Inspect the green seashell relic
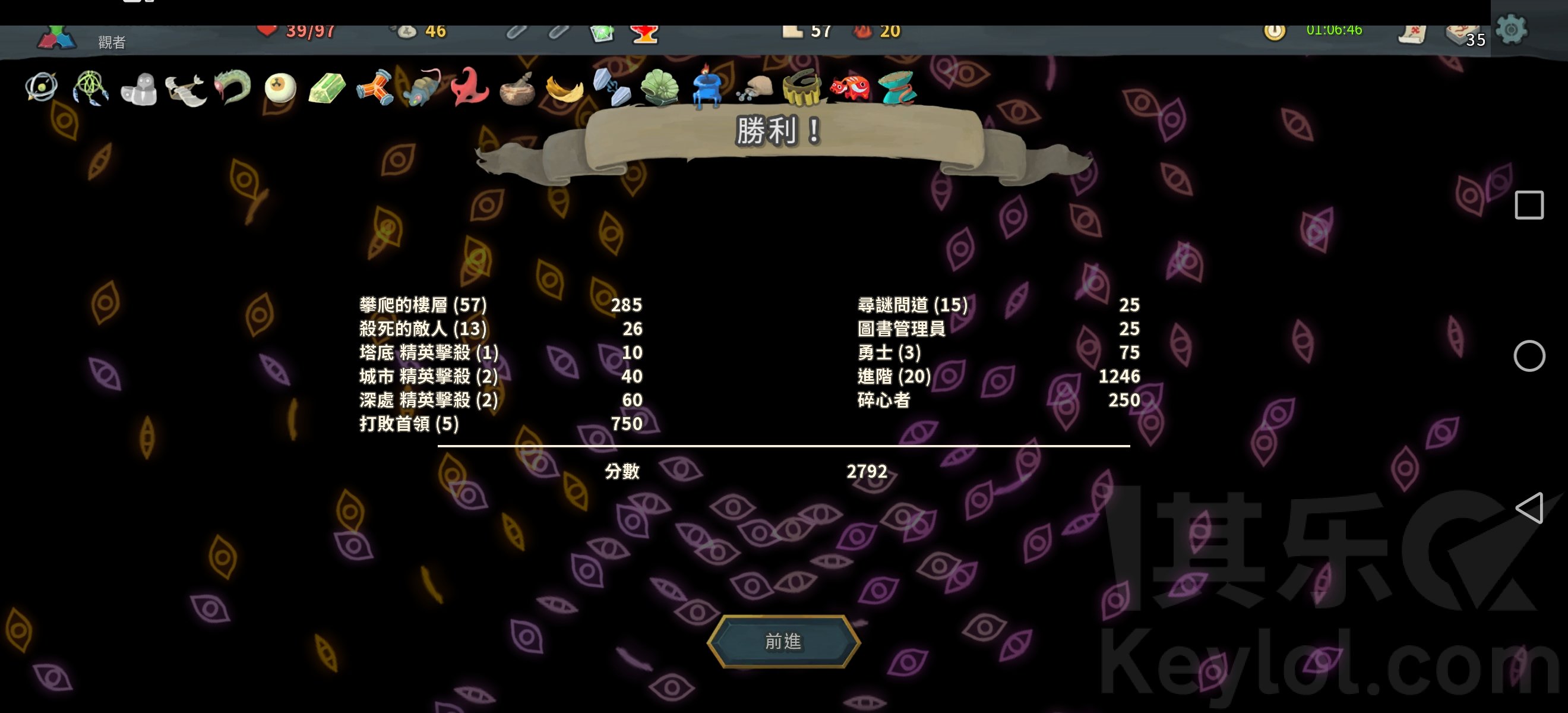This screenshot has height=713, width=1568. point(659,88)
